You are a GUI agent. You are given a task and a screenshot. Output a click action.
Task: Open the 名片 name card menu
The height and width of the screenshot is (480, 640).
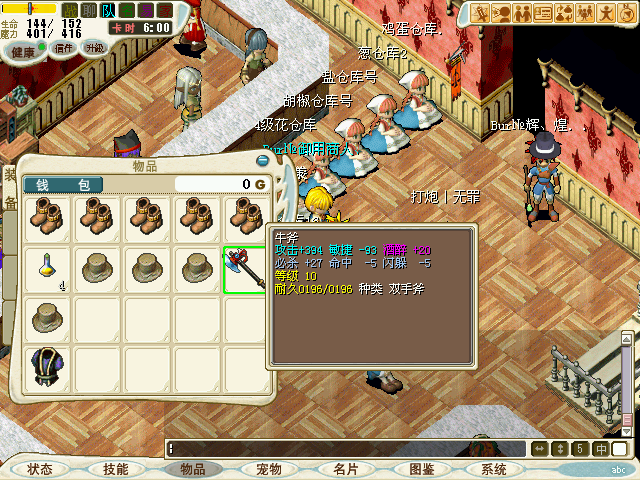coord(346,468)
